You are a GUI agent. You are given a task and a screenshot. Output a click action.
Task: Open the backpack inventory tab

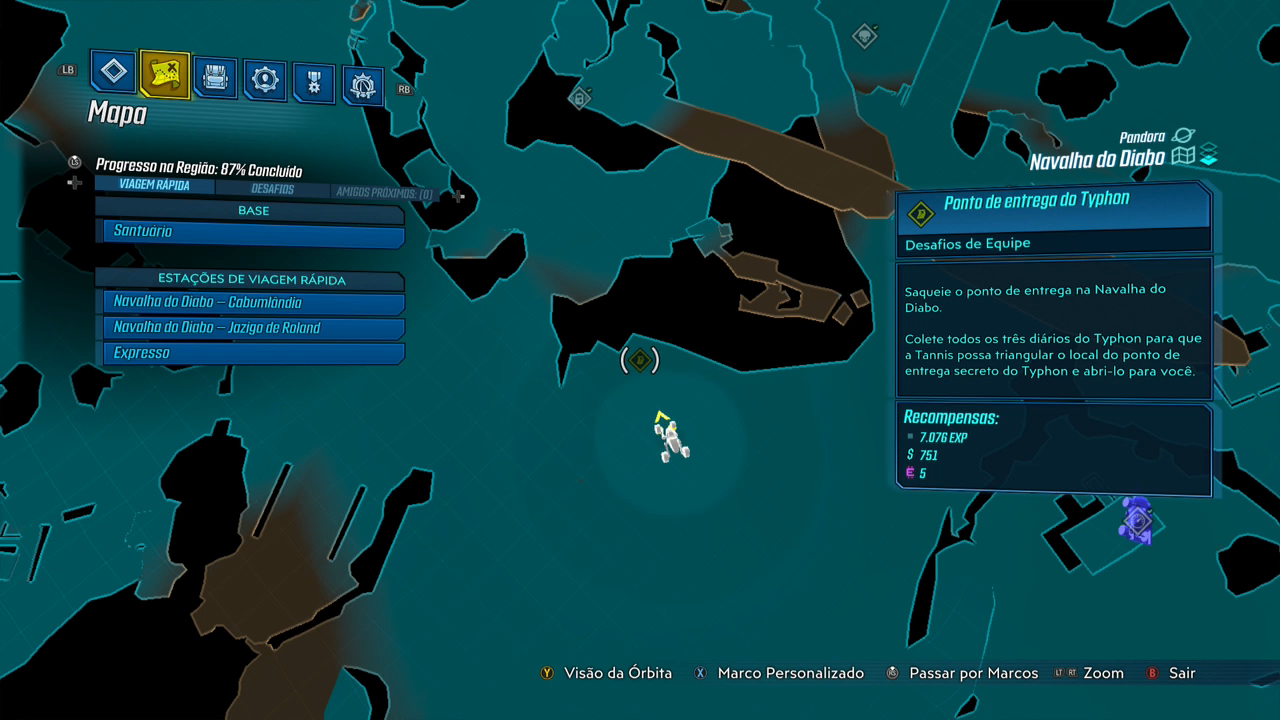tap(215, 78)
